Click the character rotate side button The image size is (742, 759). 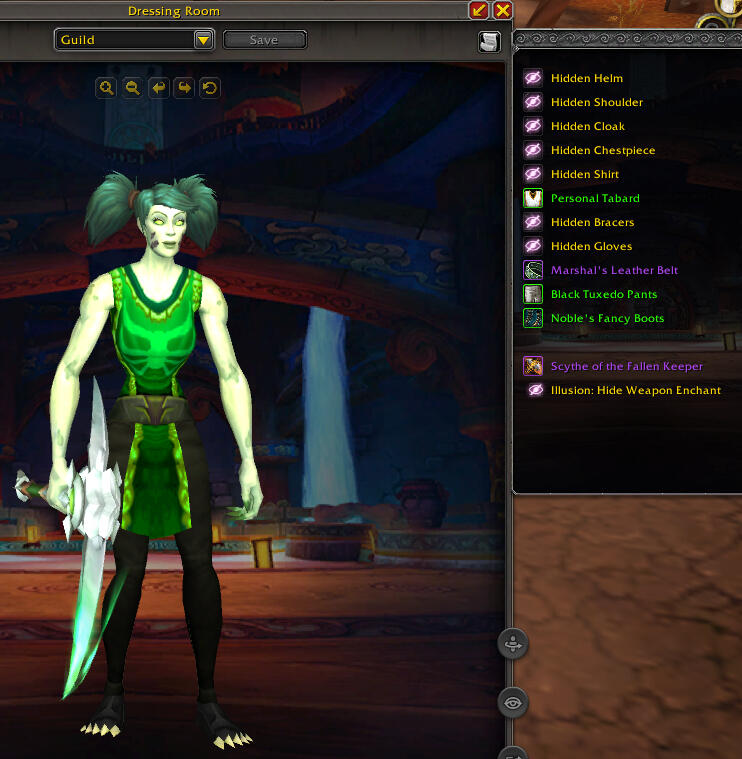[x=513, y=645]
